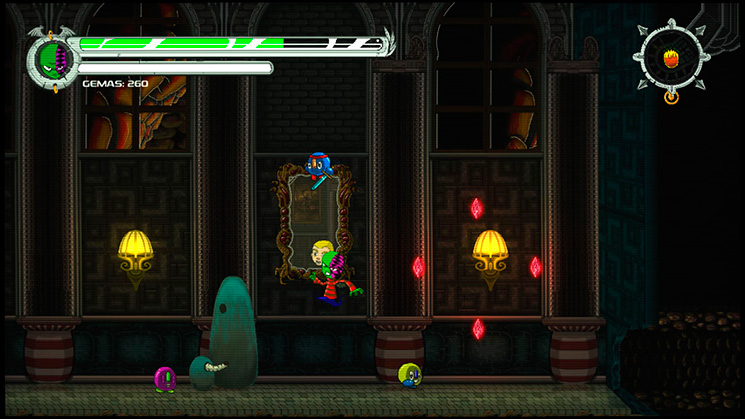Select the flame ability in the spiked ring

click(671, 58)
